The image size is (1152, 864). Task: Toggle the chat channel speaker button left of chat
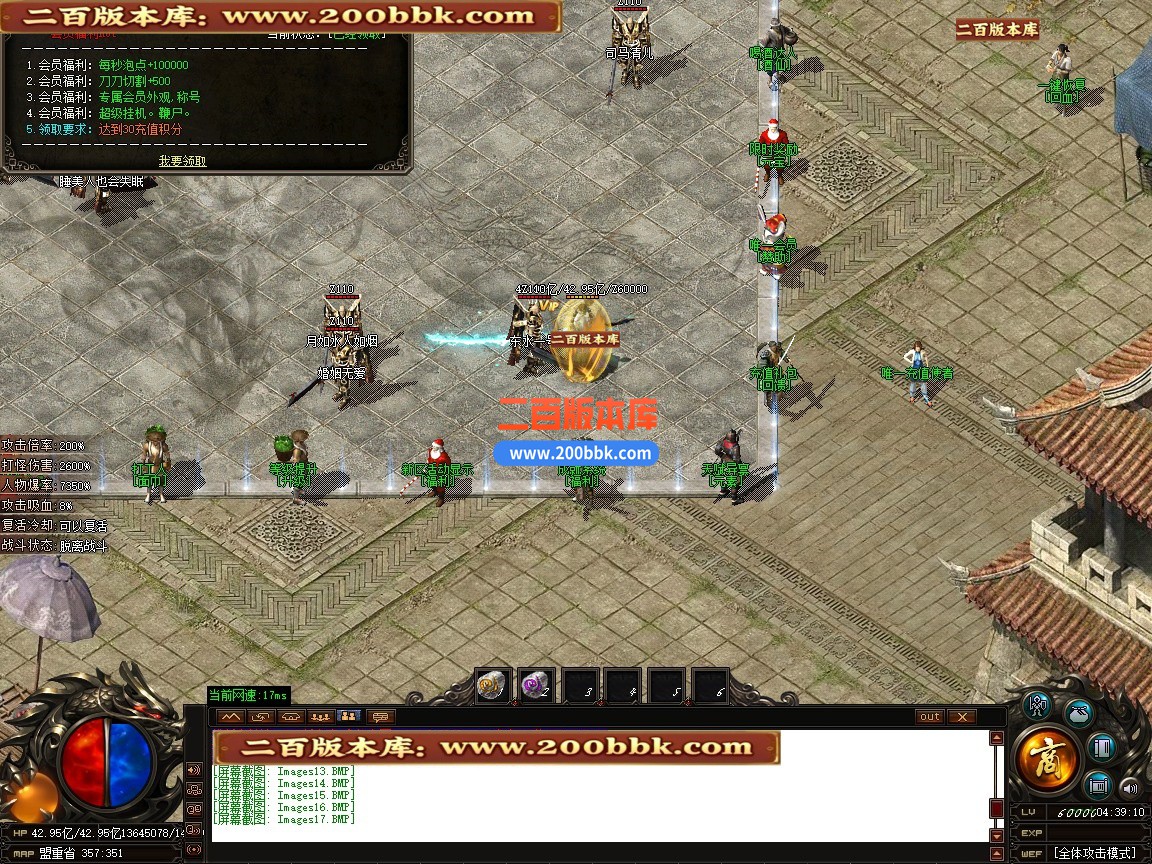click(x=193, y=770)
